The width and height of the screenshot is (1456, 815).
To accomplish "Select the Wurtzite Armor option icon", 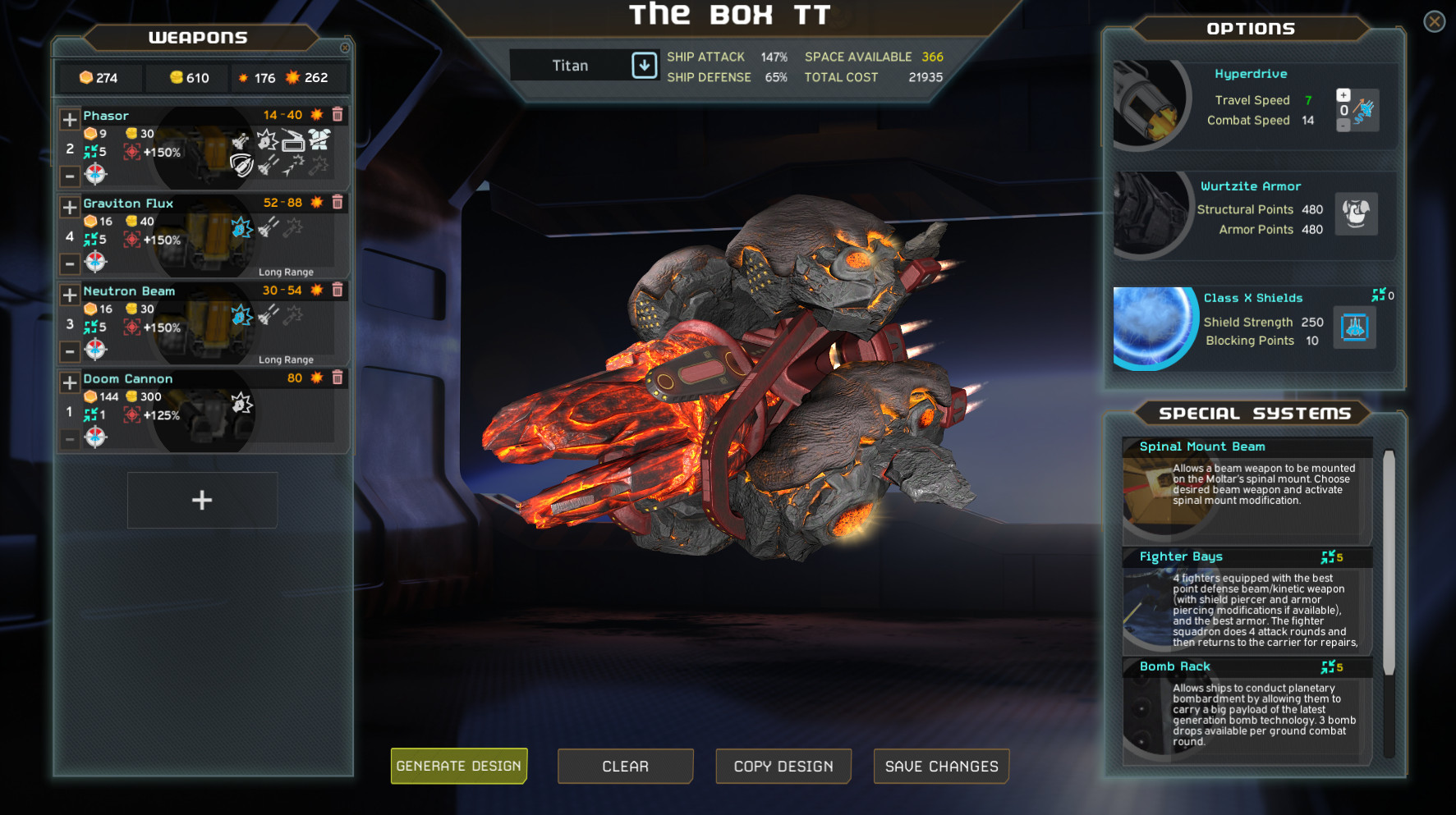I will coord(1355,214).
